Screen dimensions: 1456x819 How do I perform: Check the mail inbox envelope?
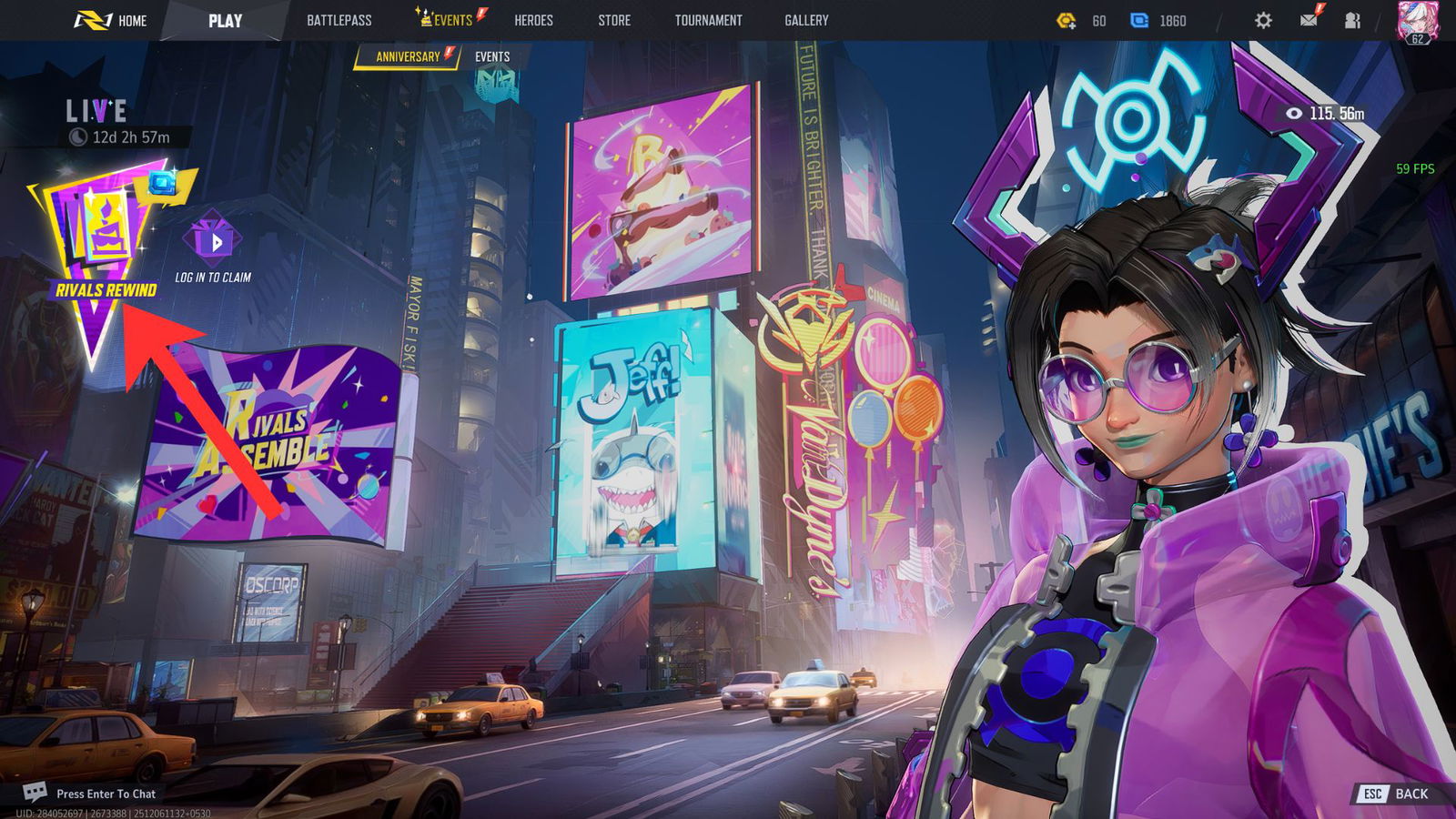pos(1309,20)
